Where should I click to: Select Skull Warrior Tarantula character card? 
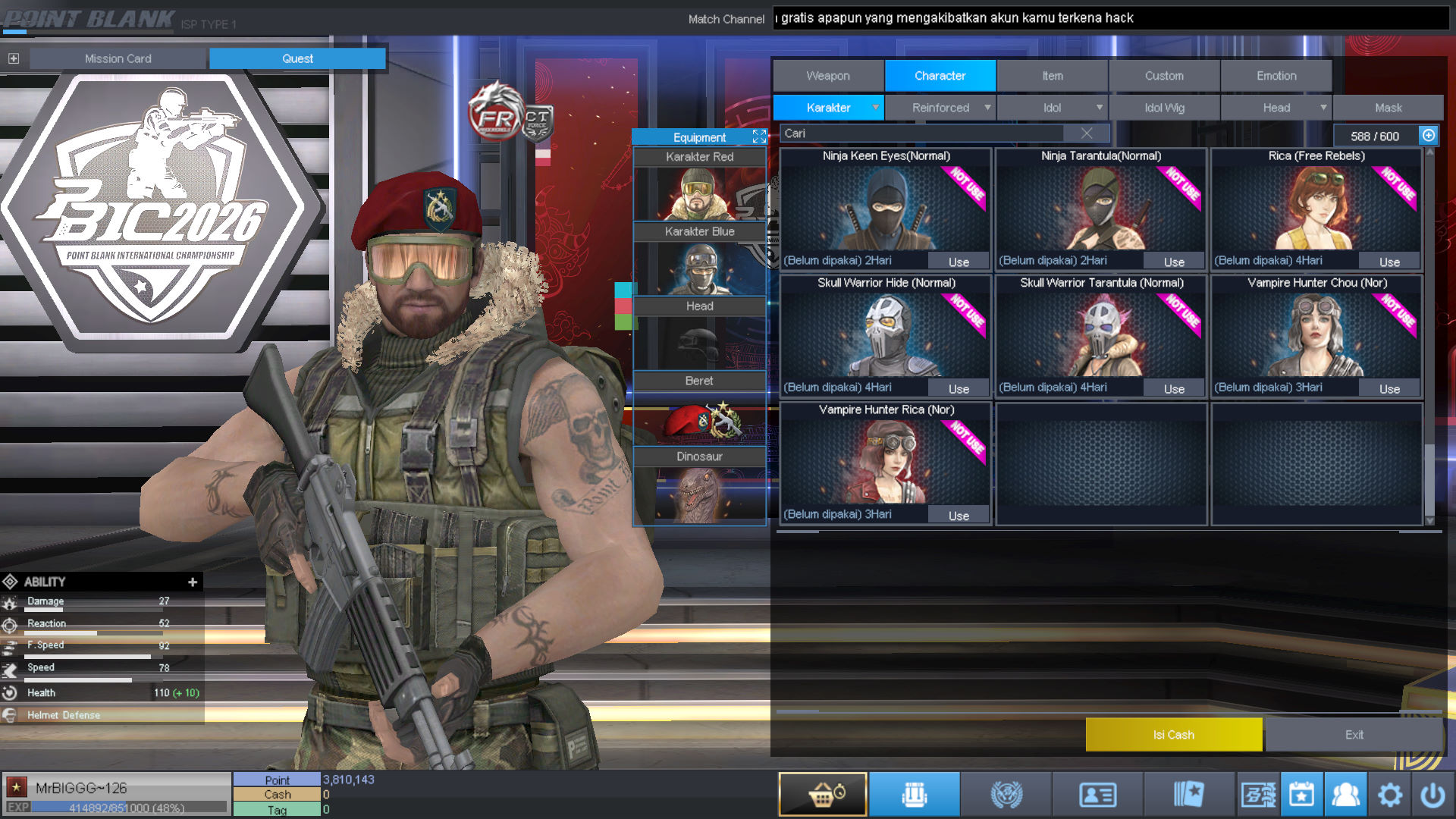tap(1101, 334)
